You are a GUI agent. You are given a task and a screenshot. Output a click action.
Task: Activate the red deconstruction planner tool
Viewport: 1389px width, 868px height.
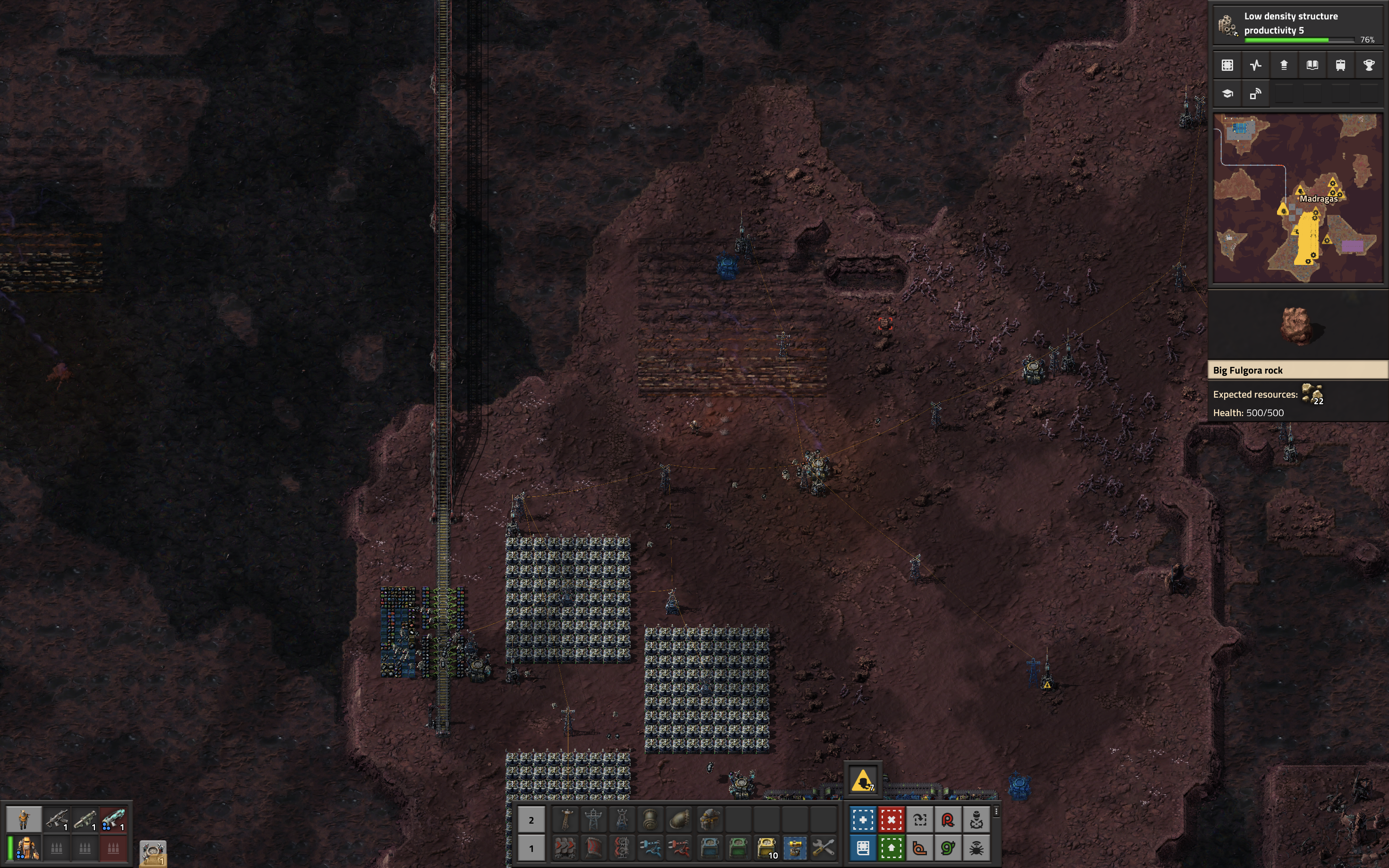pyautogui.click(x=891, y=820)
